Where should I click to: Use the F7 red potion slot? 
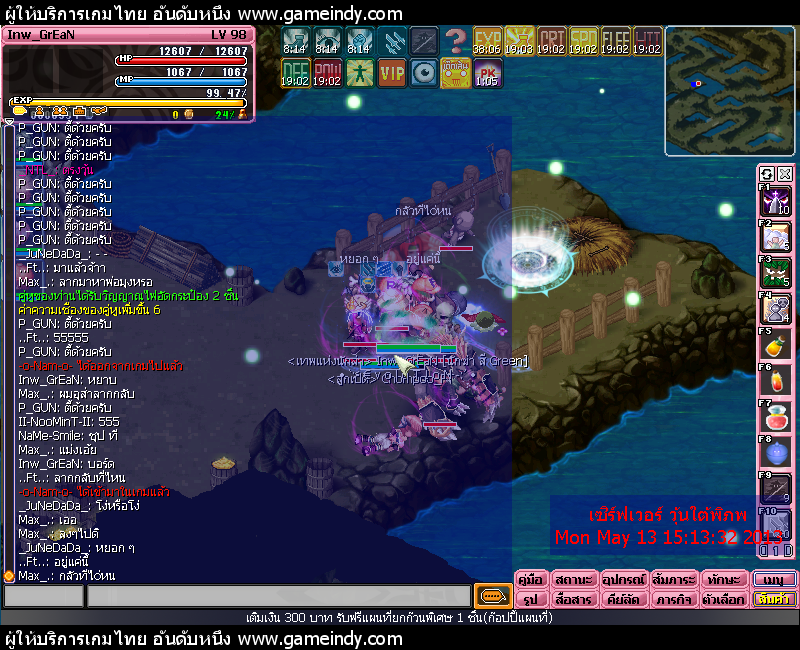click(777, 417)
